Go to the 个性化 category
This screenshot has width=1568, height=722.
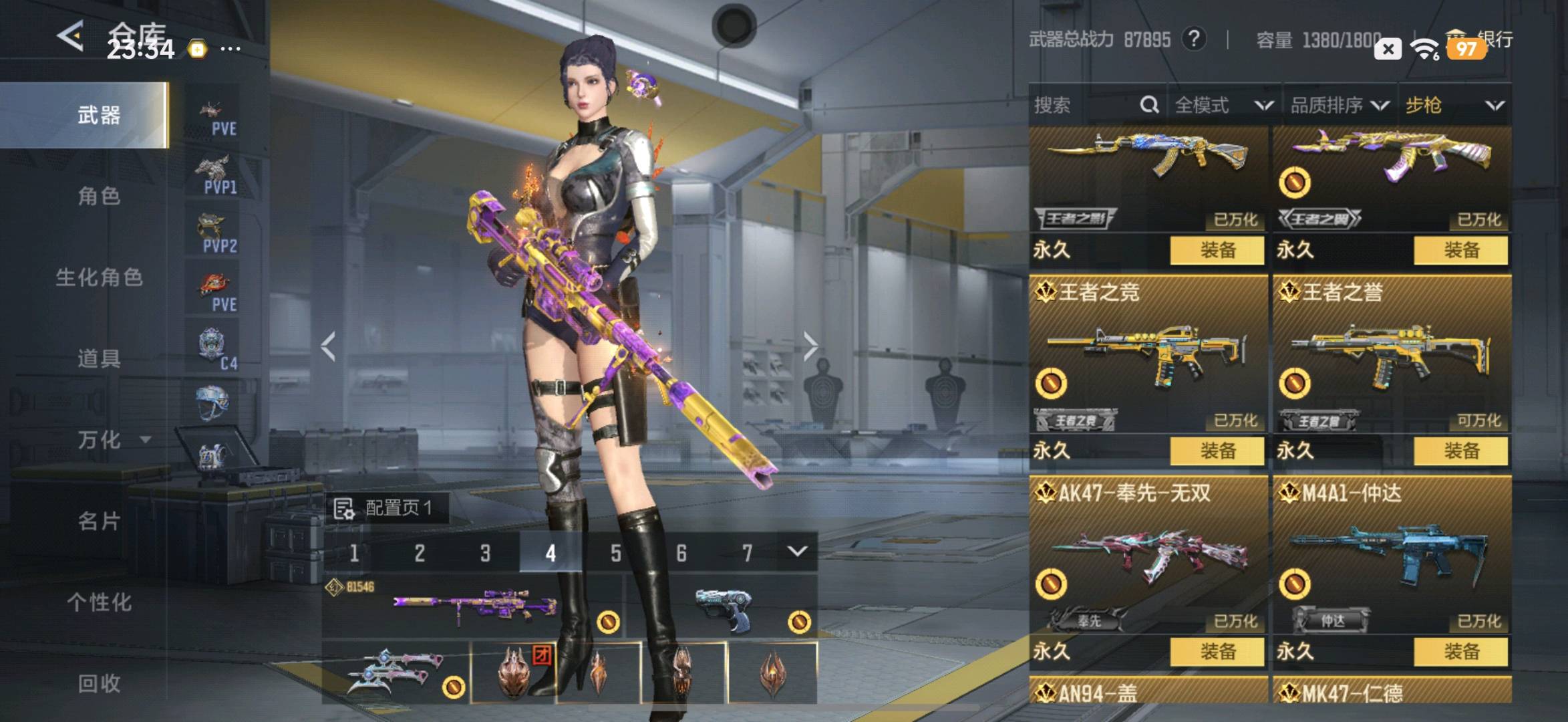pyautogui.click(x=99, y=602)
